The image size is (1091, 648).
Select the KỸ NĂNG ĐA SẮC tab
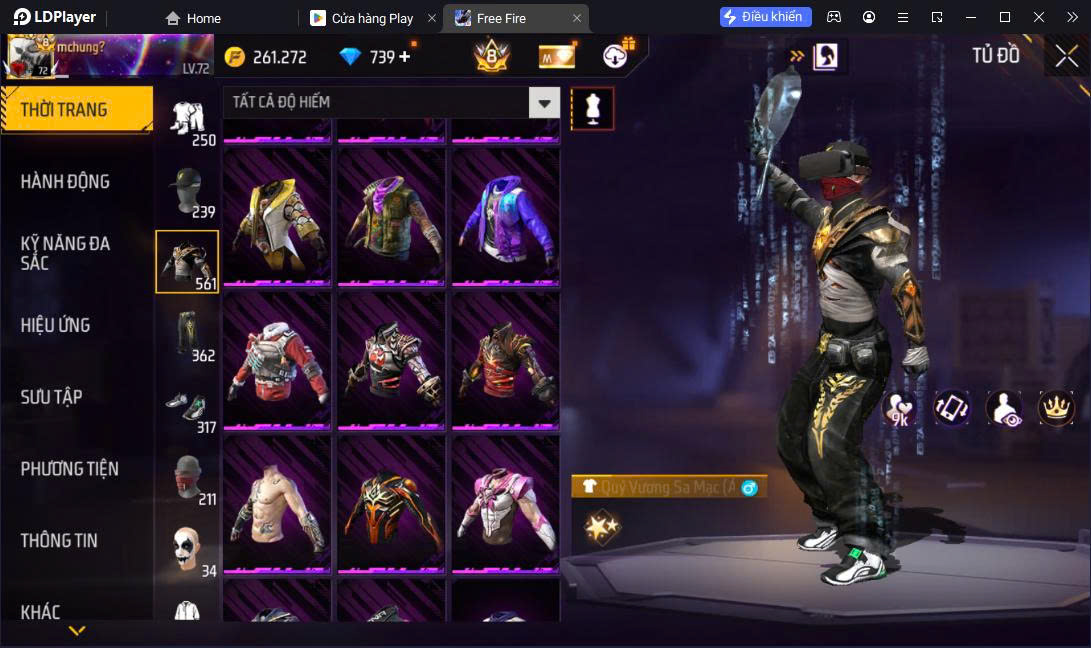tap(66, 253)
